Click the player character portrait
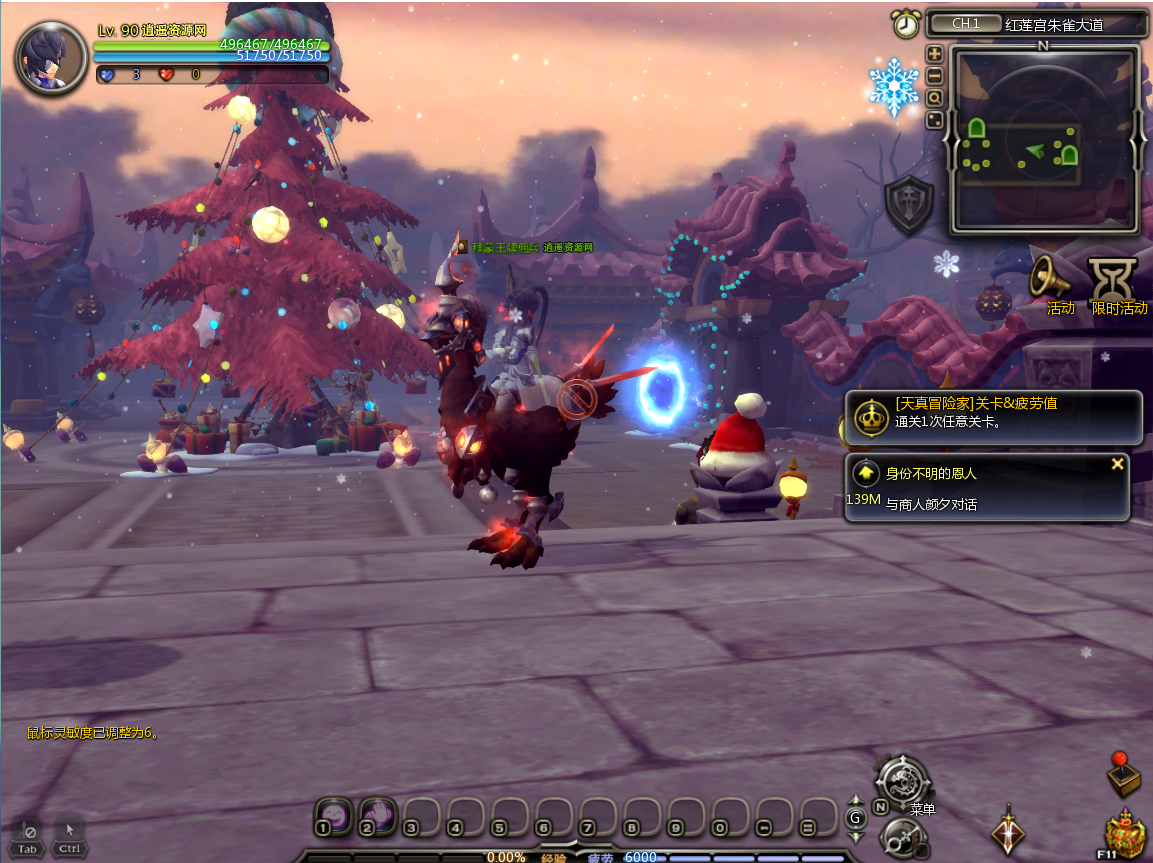 click(x=50, y=58)
